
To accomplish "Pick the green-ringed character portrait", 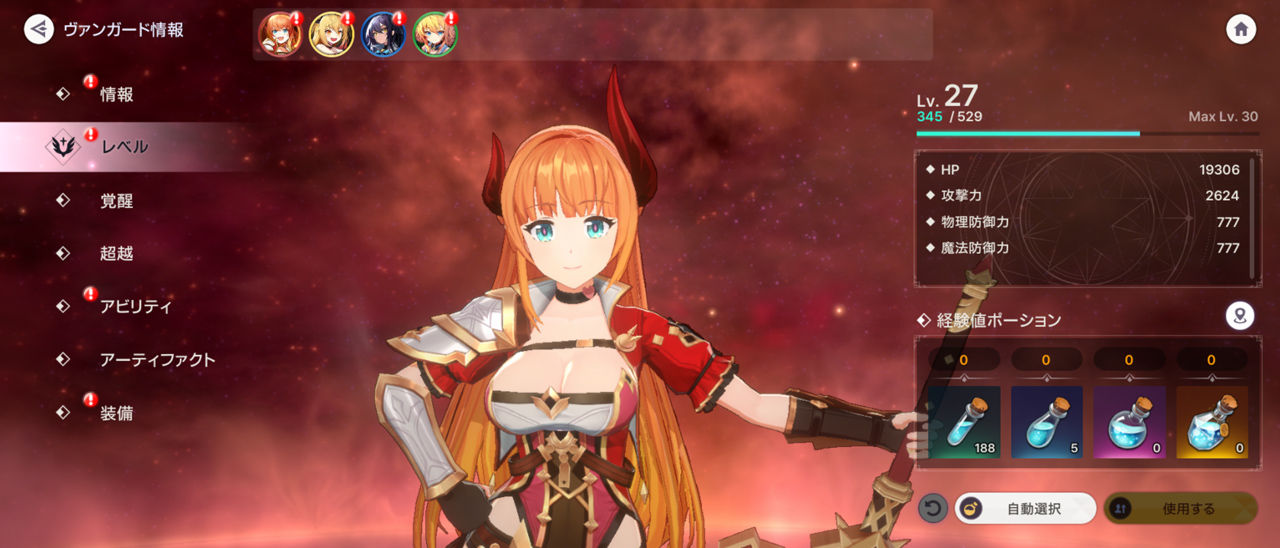I will tap(435, 35).
